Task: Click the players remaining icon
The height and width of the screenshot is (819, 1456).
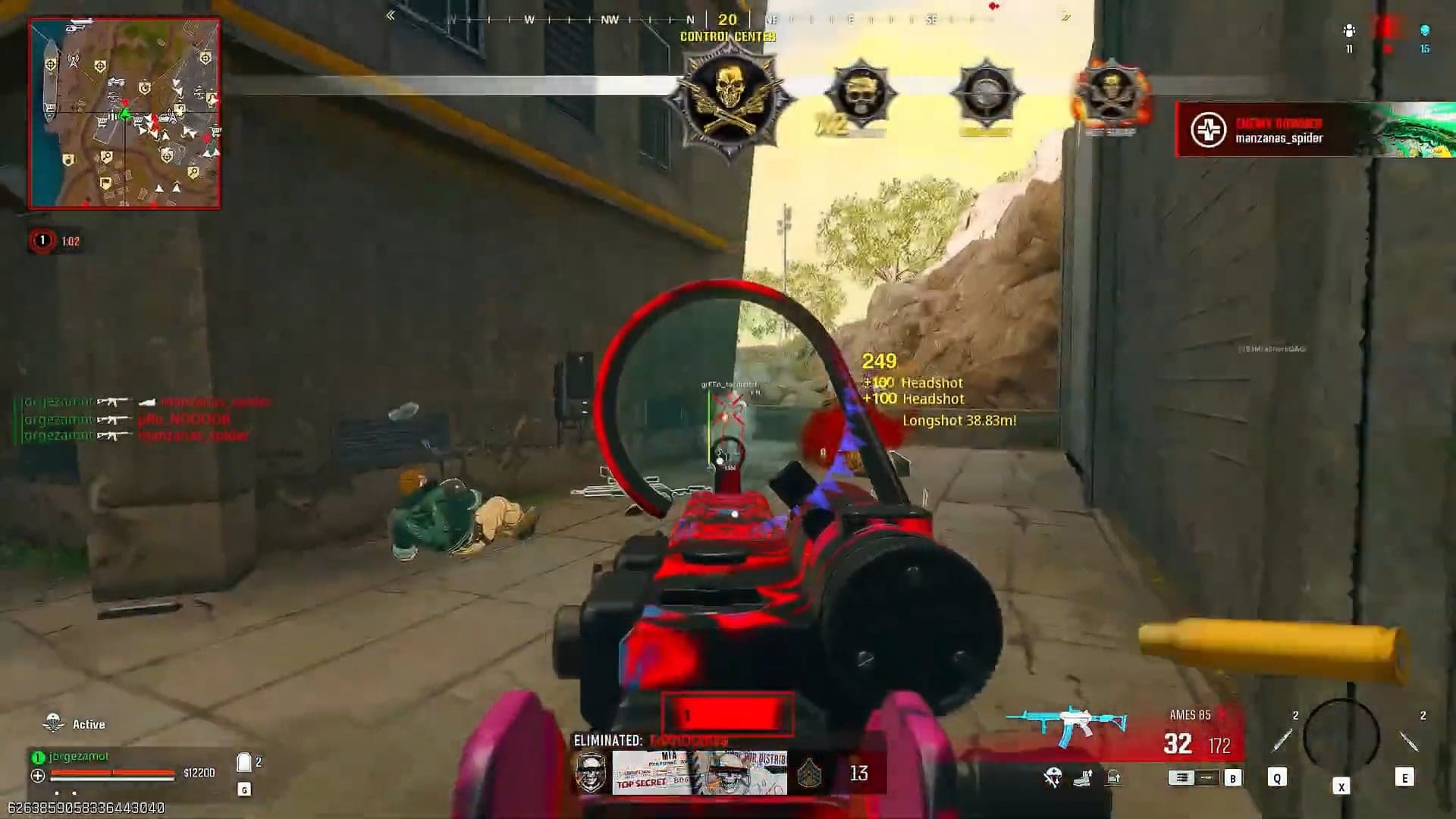Action: pyautogui.click(x=1348, y=31)
